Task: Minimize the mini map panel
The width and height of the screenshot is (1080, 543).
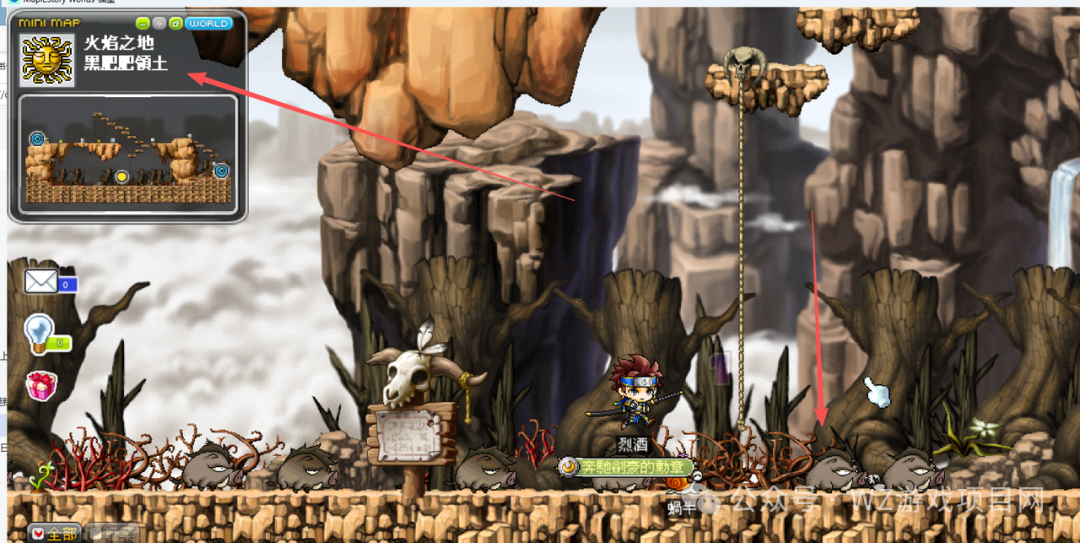Action: point(143,22)
